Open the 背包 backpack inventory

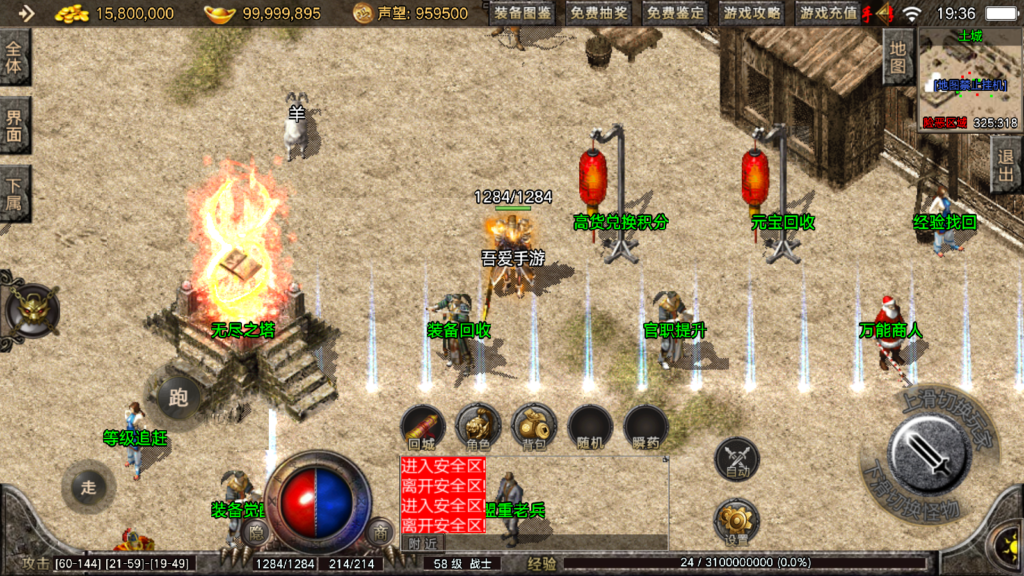[534, 427]
